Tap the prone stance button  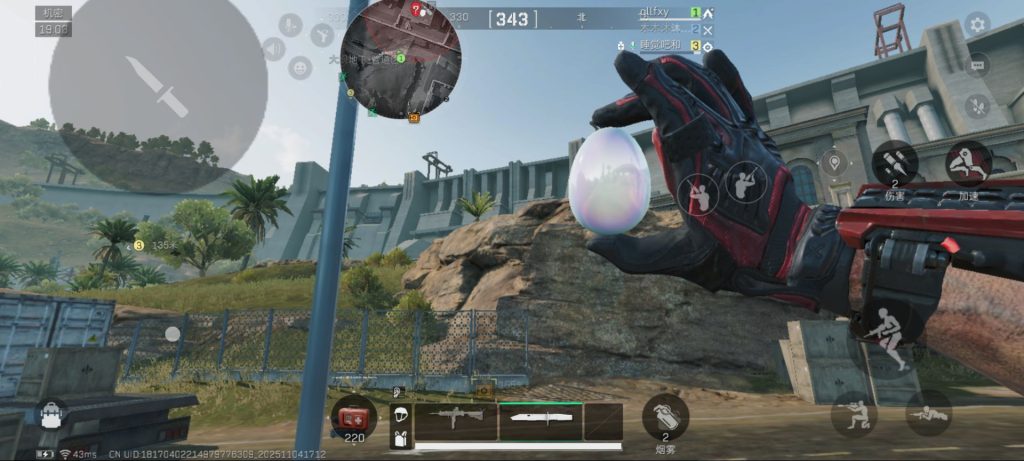928,412
